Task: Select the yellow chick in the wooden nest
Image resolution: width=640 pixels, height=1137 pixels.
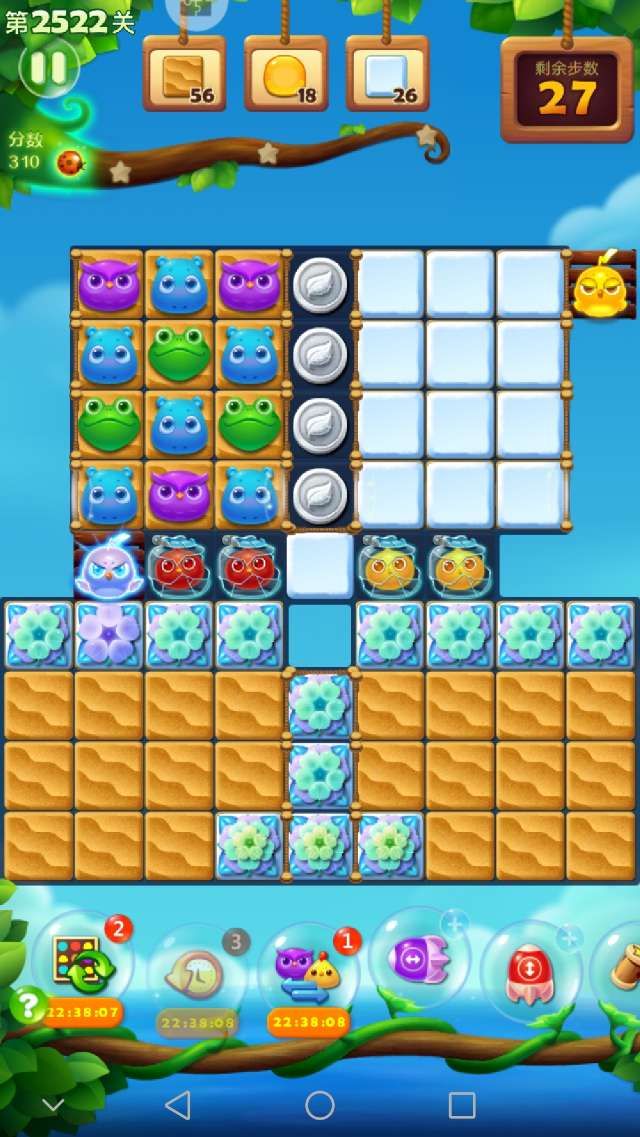Action: point(601,287)
